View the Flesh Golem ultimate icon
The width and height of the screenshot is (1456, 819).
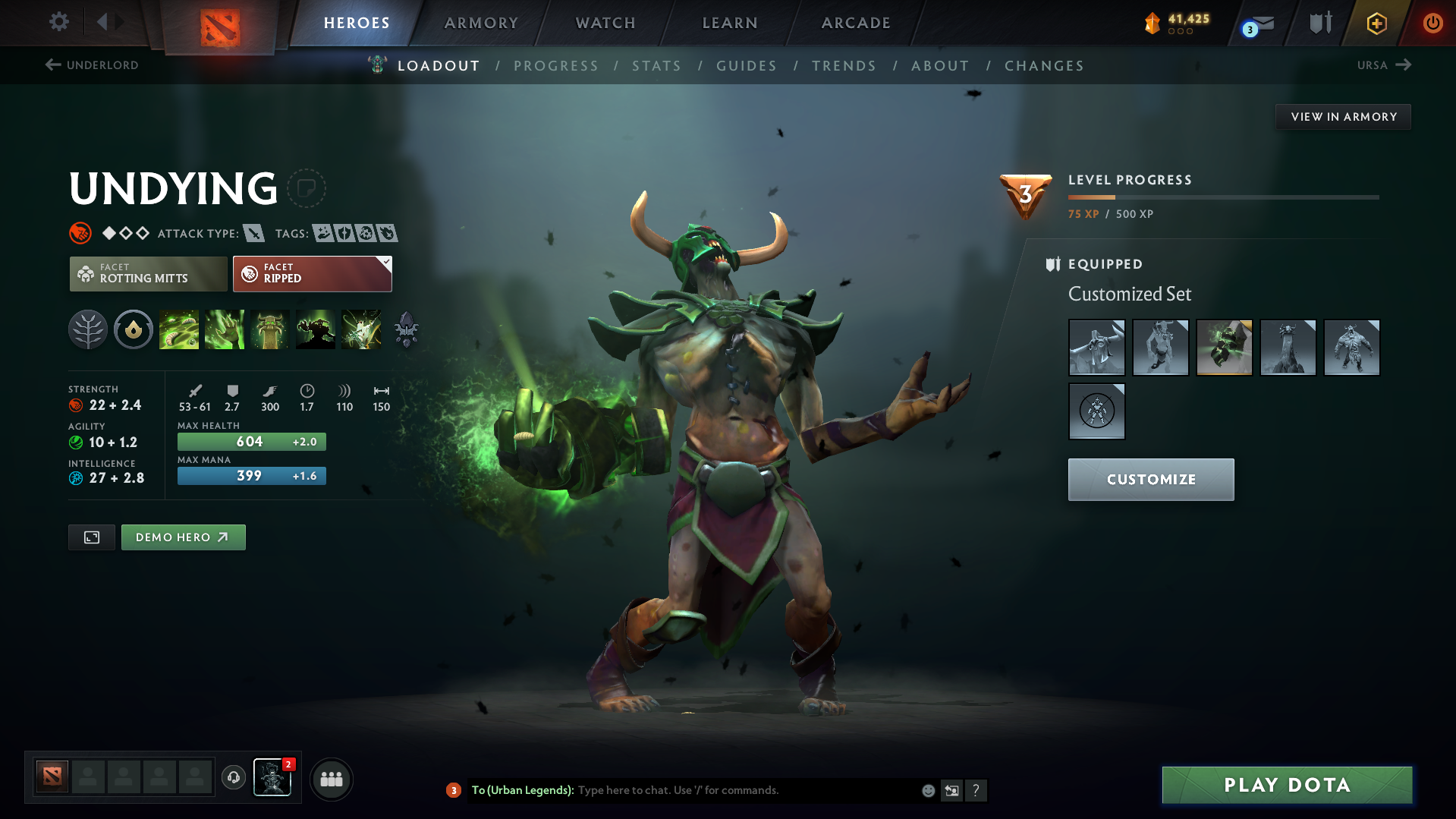click(316, 329)
